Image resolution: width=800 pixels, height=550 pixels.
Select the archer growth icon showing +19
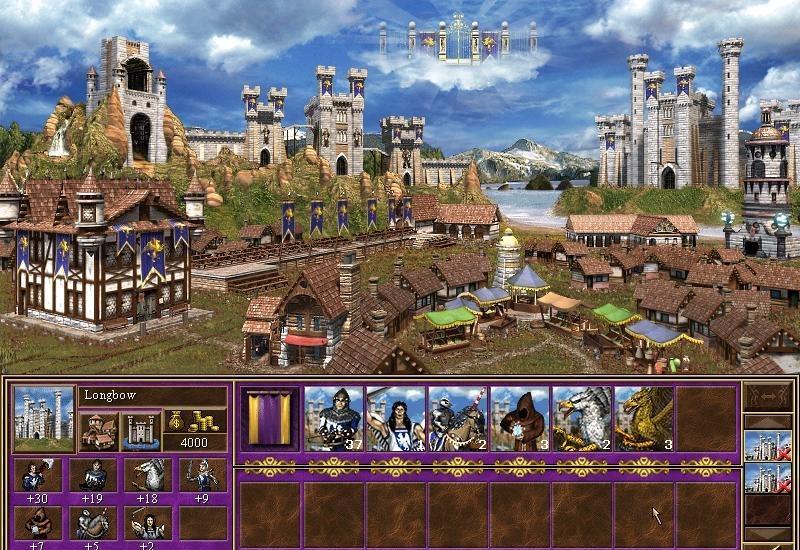93,474
